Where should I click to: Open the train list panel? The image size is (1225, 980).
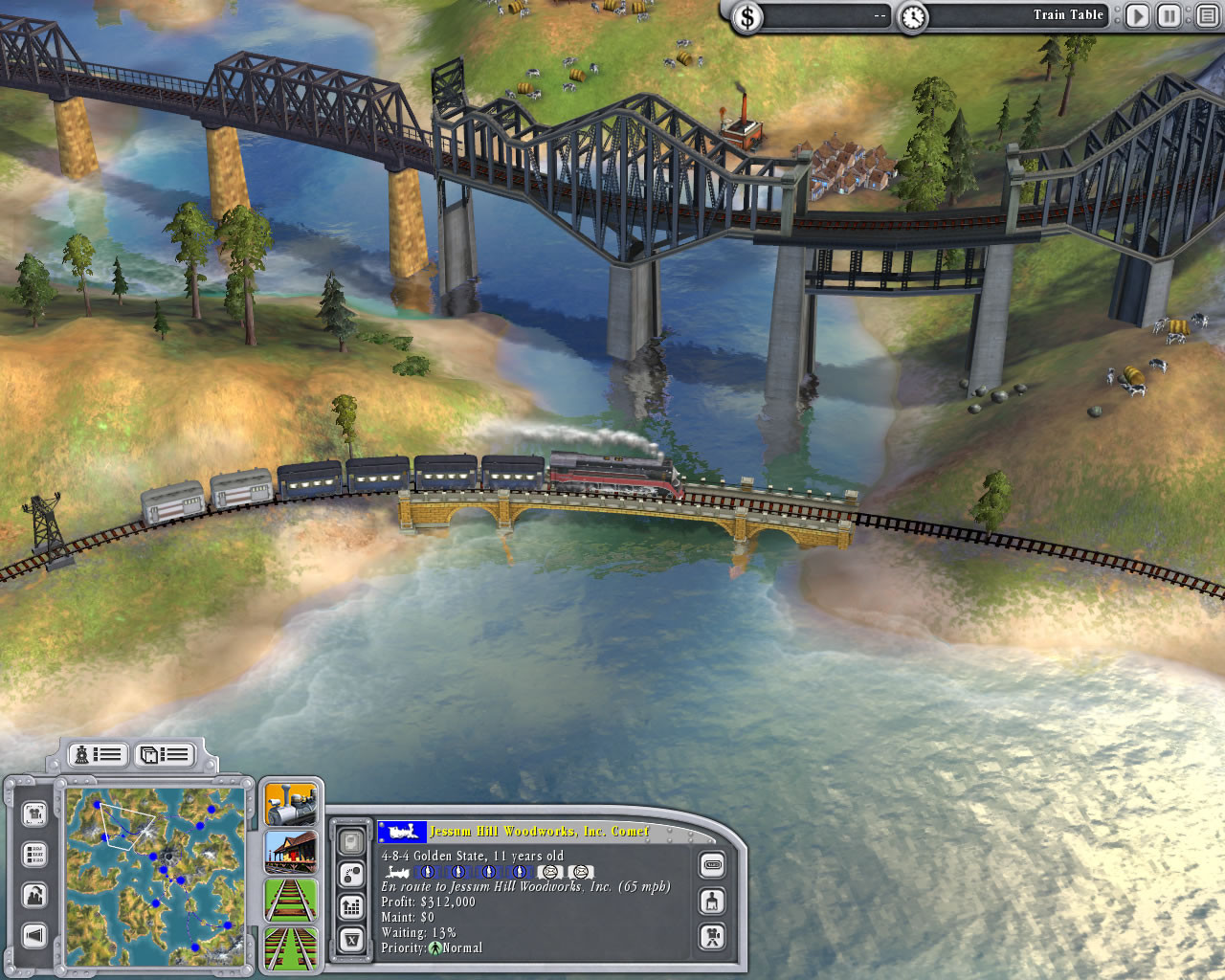click(x=97, y=754)
